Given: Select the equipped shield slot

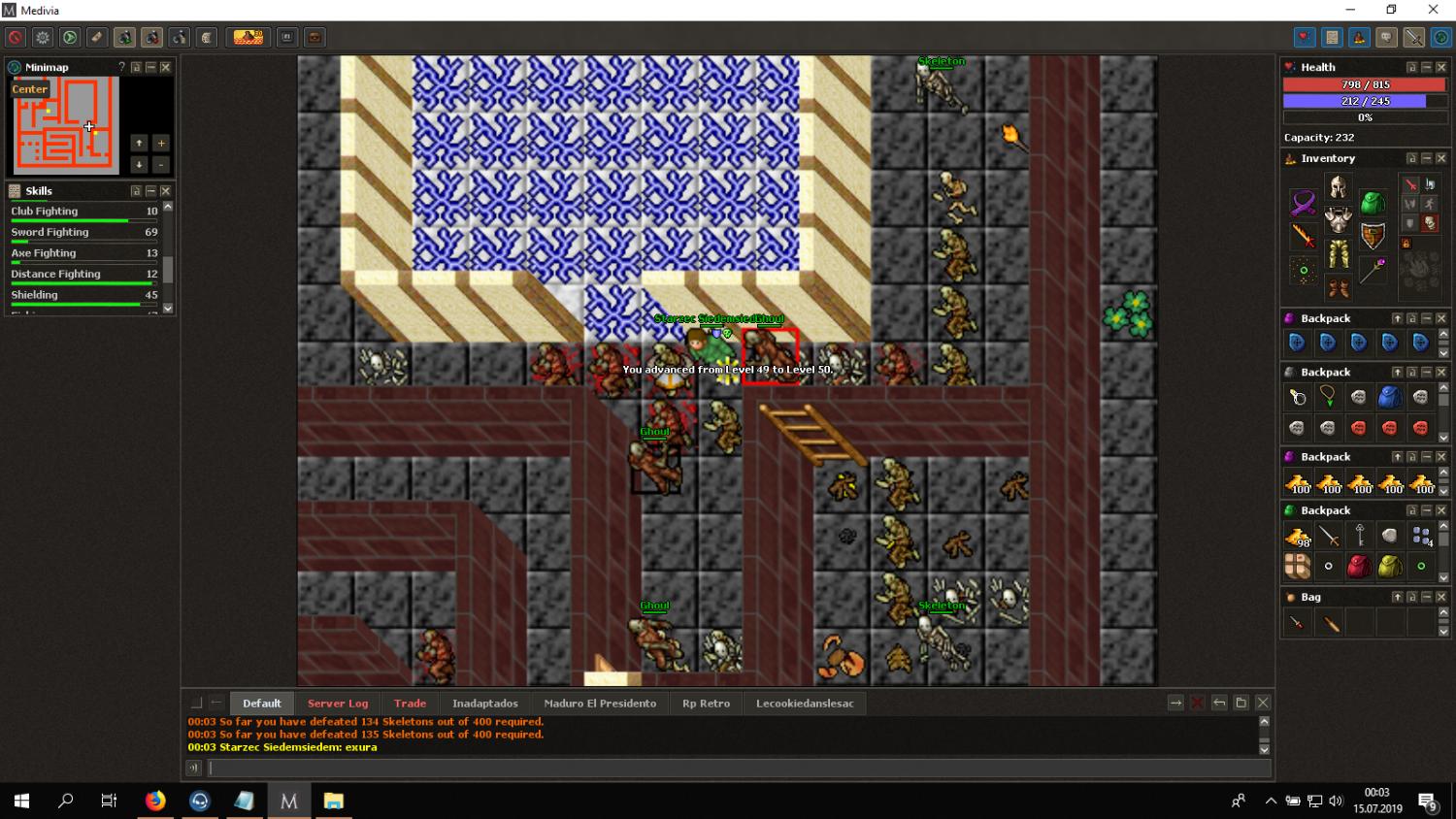Looking at the screenshot, I should 1373,236.
